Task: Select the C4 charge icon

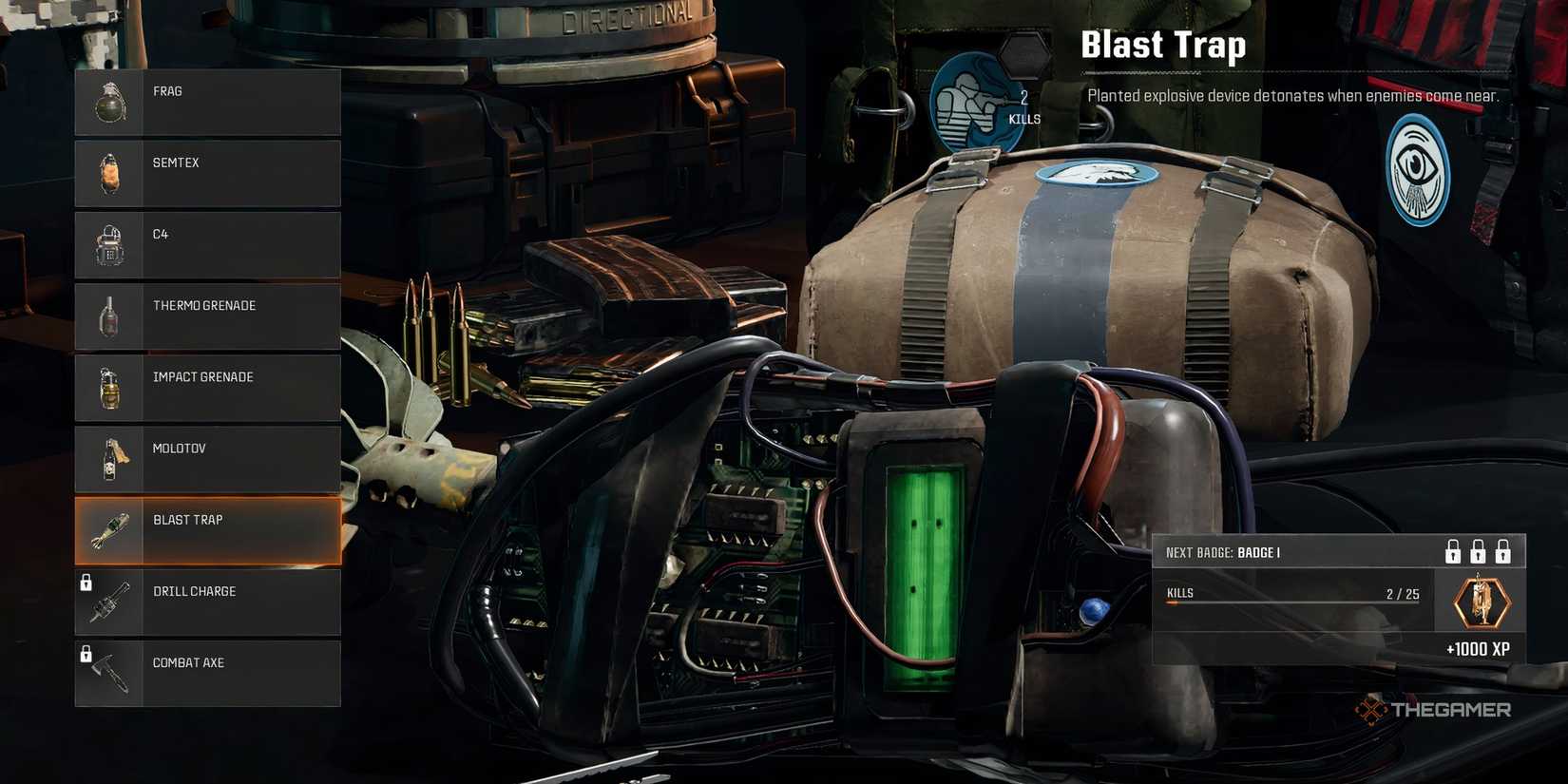Action: (x=110, y=243)
